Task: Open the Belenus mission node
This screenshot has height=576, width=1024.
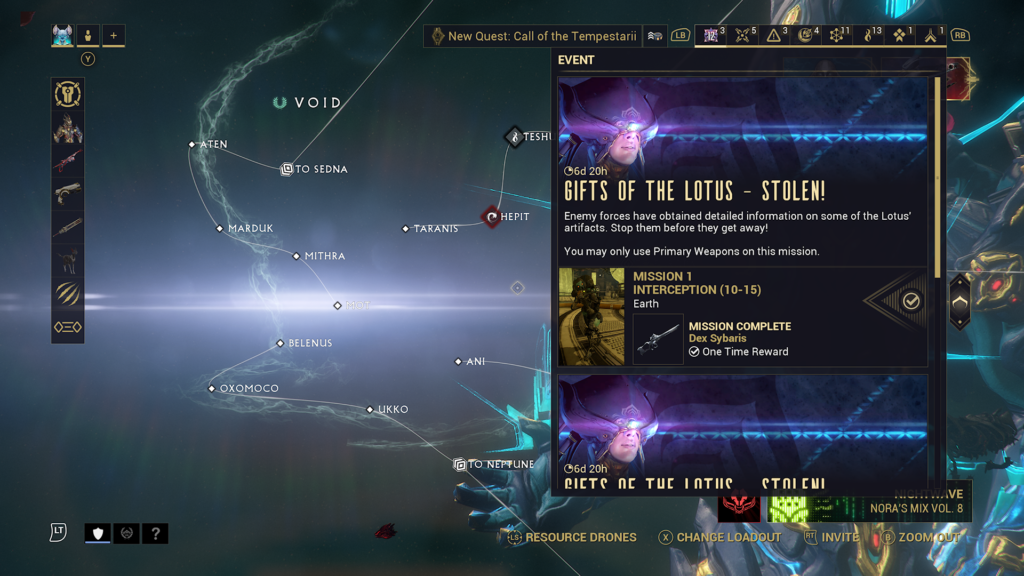Action: coord(280,344)
